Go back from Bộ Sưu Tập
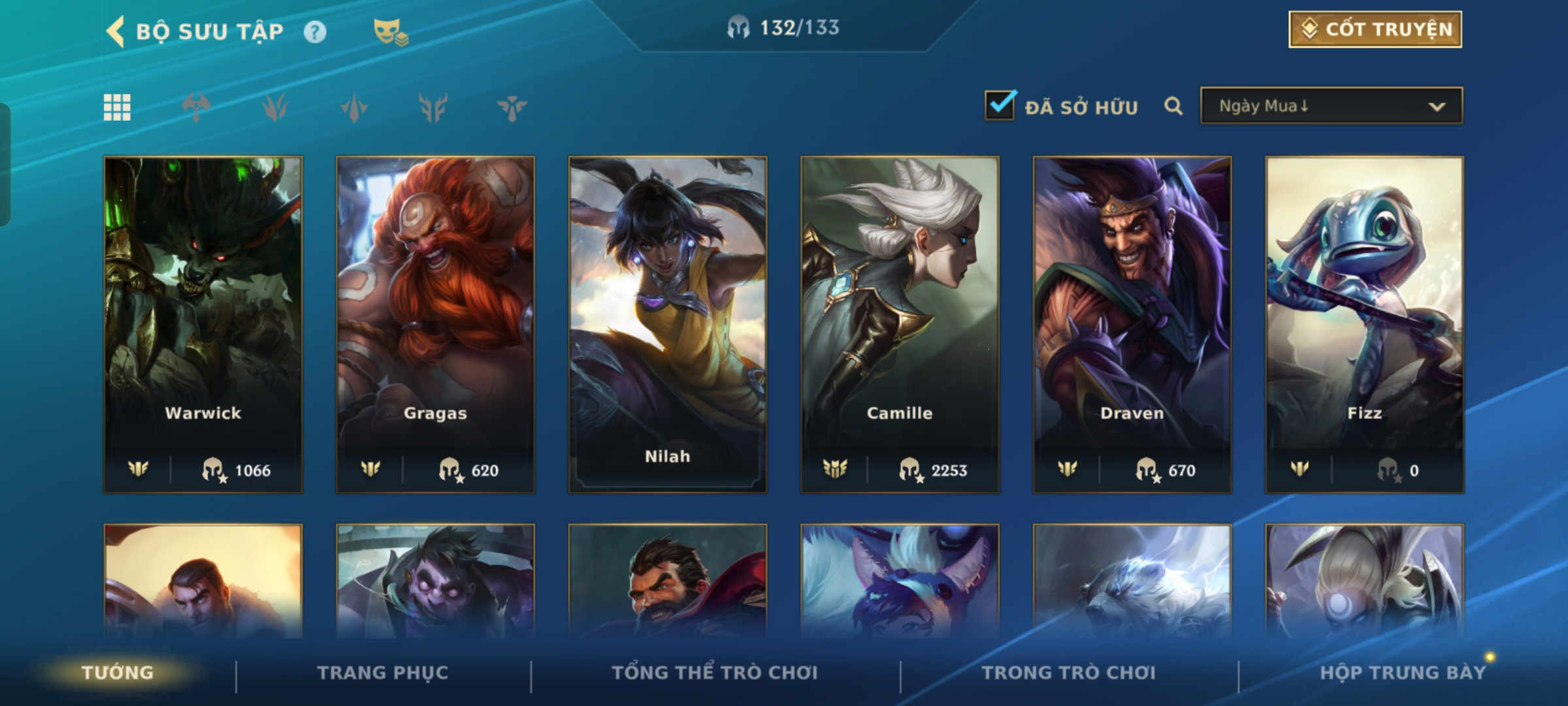Viewport: 1568px width, 706px height. pos(116,31)
